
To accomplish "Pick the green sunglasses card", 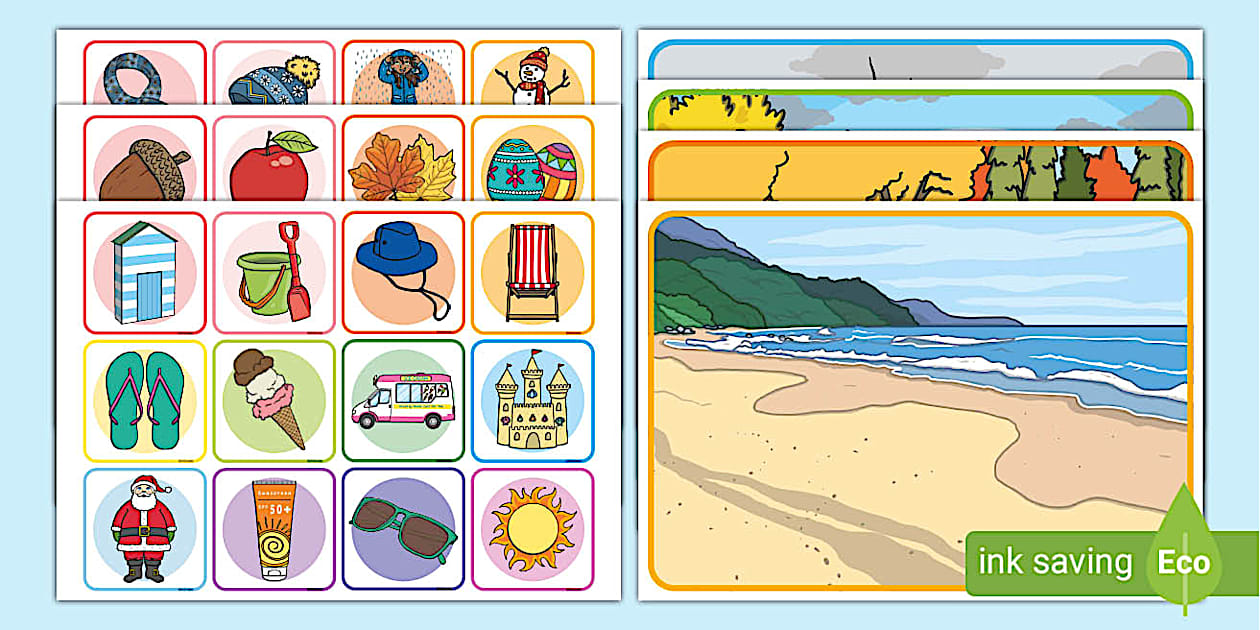I will [403, 529].
